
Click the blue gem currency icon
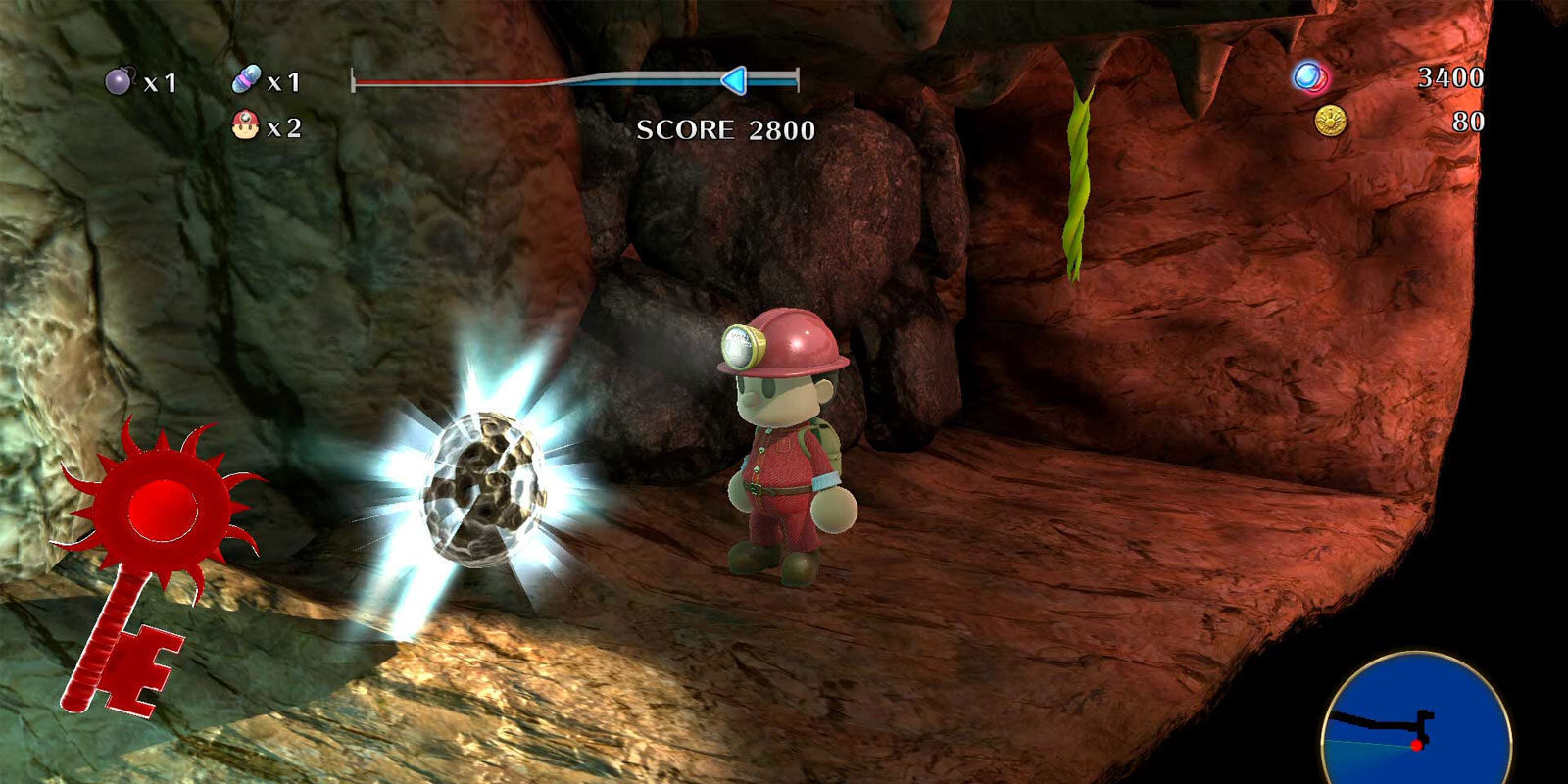1309,76
